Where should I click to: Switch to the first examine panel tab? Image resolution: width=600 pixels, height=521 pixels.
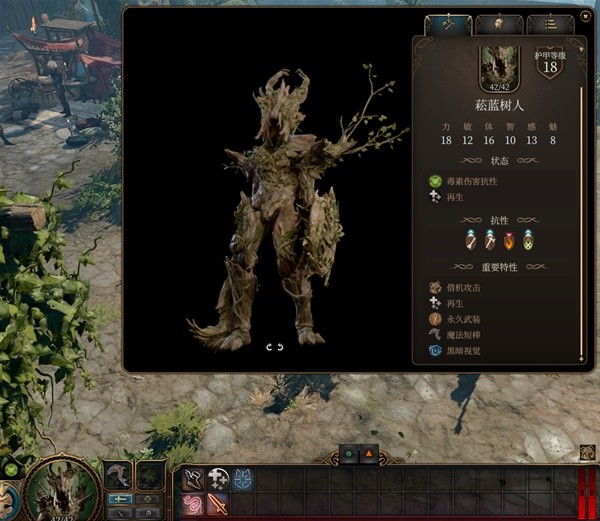pyautogui.click(x=447, y=24)
